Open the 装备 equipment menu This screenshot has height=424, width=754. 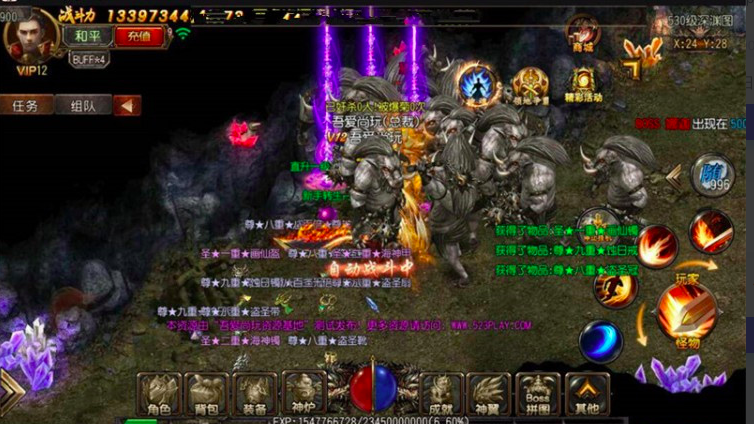coord(257,394)
